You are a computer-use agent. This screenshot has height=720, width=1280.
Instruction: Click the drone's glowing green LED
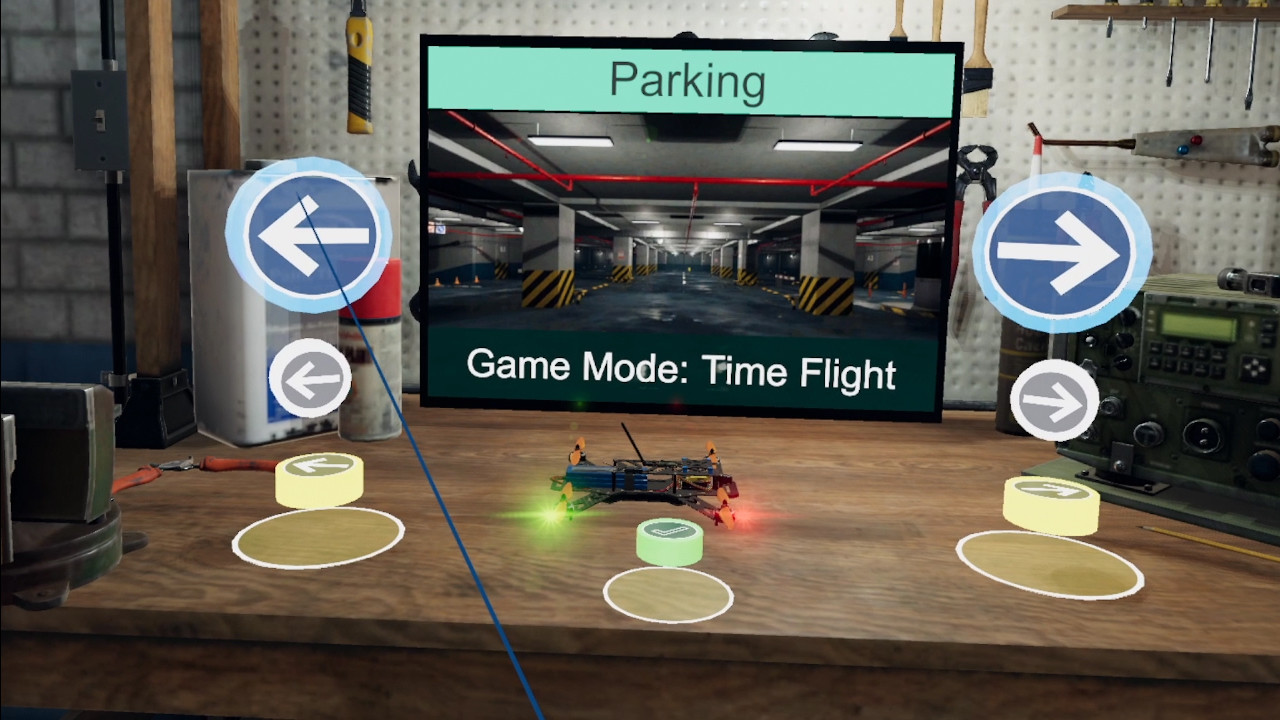[x=549, y=516]
